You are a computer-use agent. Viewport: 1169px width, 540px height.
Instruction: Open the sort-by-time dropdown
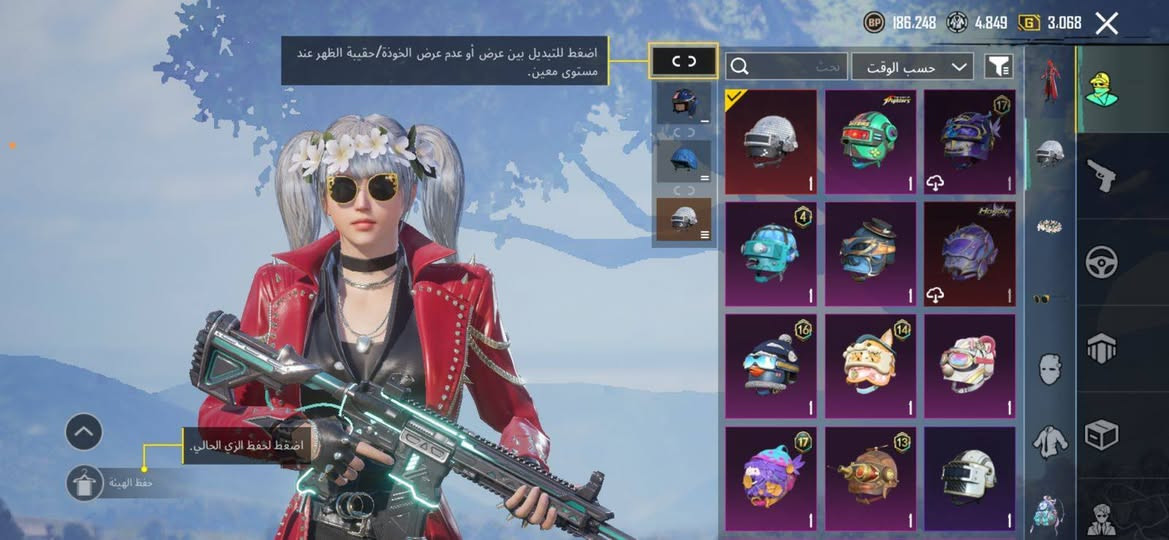[912, 67]
